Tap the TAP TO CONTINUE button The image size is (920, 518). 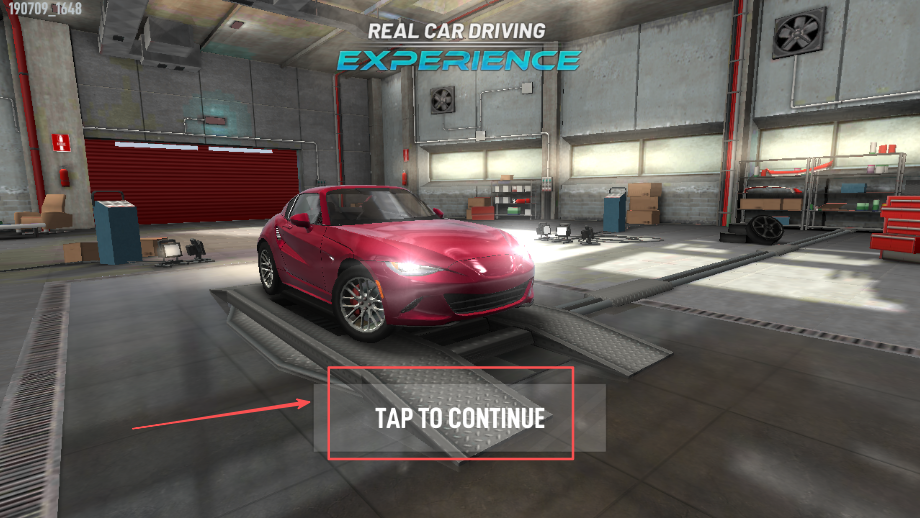coord(460,418)
